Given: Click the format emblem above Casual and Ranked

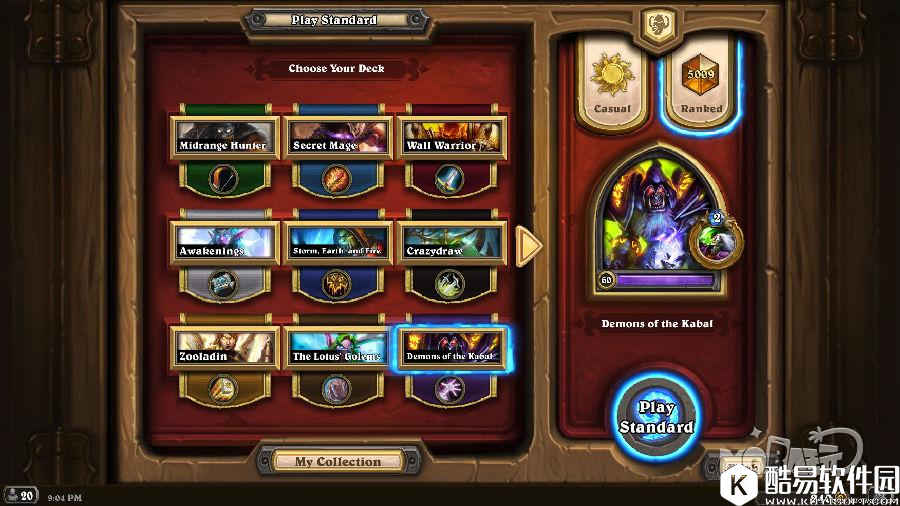Looking at the screenshot, I should click(657, 22).
